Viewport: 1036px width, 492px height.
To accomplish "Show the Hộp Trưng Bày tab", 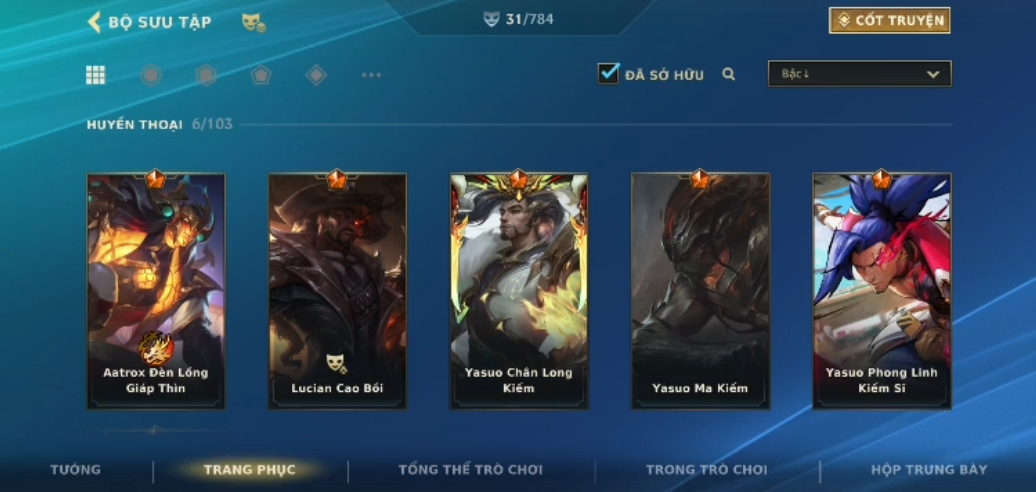I will pyautogui.click(x=928, y=470).
